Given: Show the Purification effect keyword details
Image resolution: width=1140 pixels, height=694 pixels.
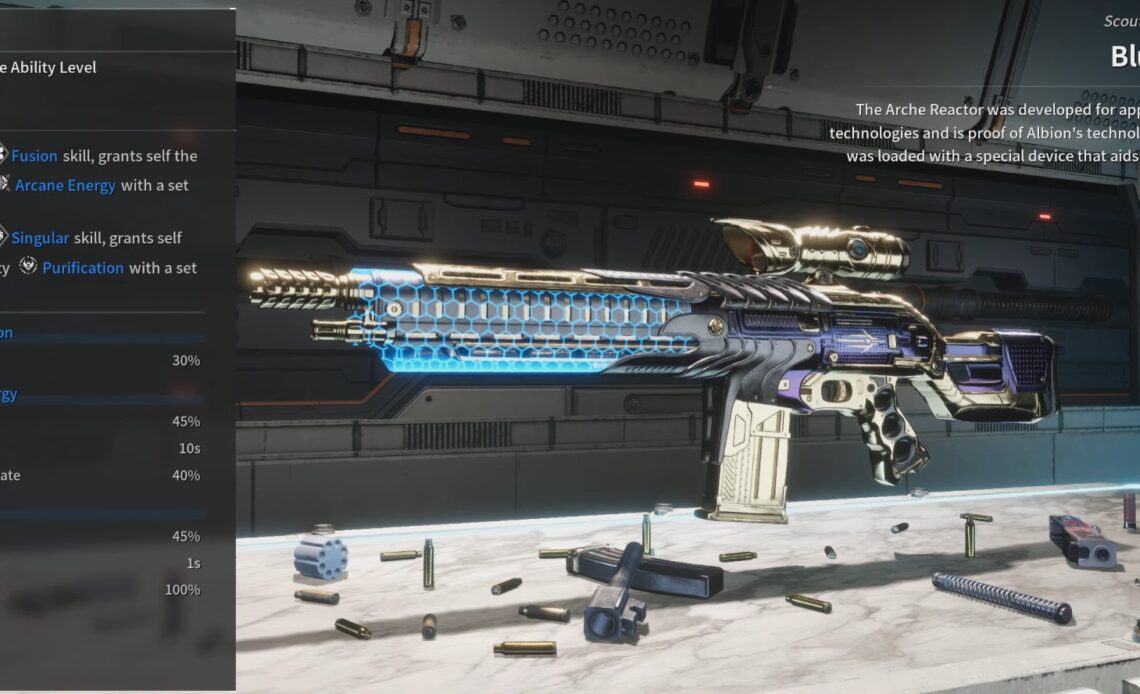Looking at the screenshot, I should click(x=83, y=268).
